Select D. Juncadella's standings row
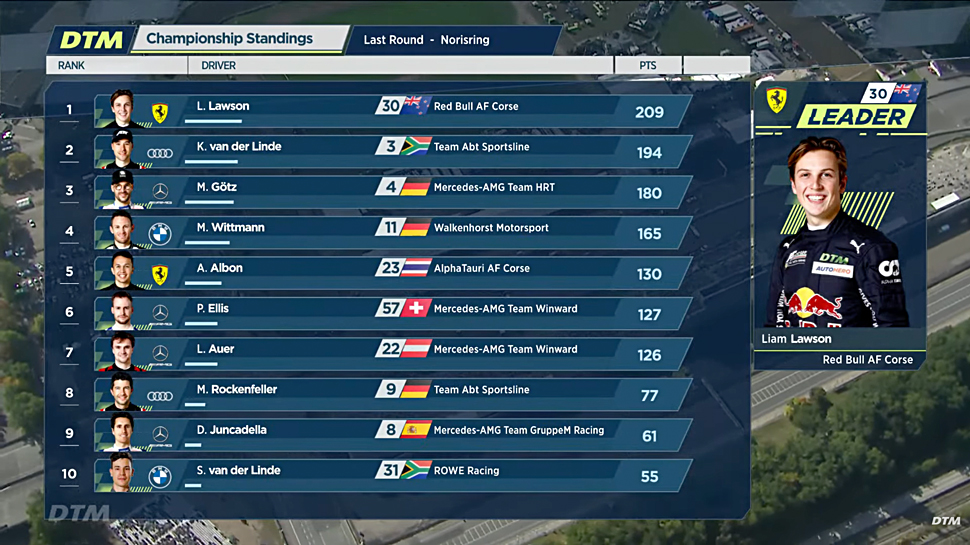970x545 pixels. click(392, 435)
